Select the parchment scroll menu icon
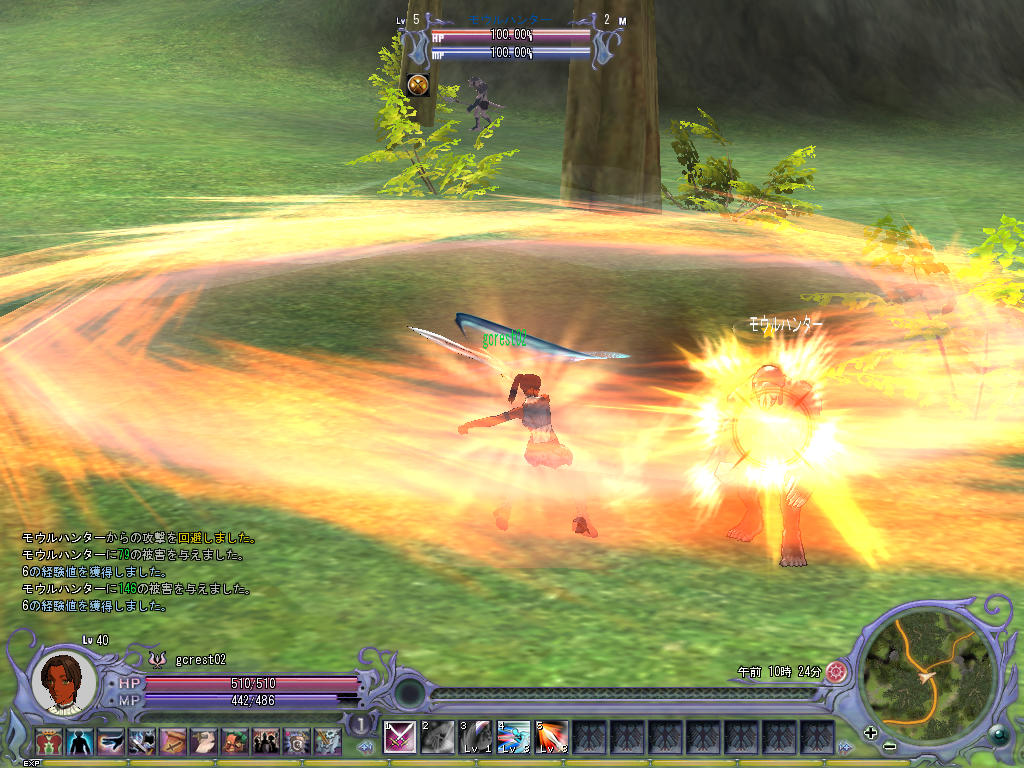The height and width of the screenshot is (768, 1024). (x=173, y=741)
